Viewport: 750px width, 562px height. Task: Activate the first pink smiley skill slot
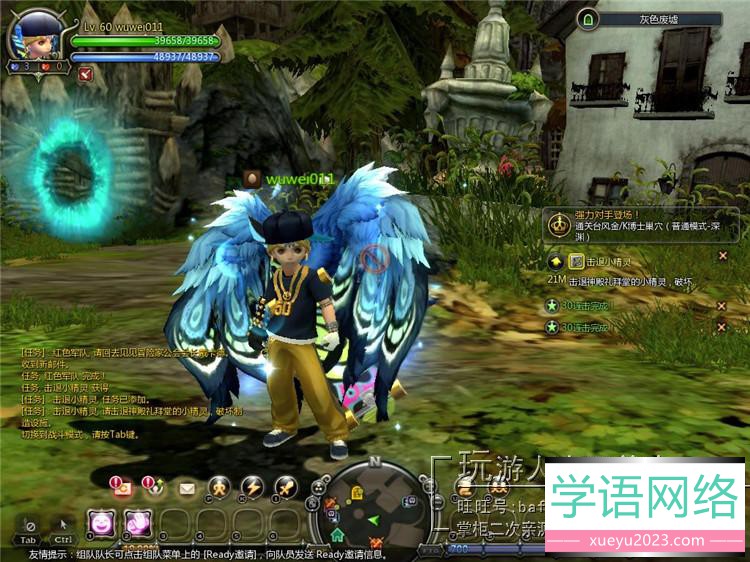(x=101, y=521)
